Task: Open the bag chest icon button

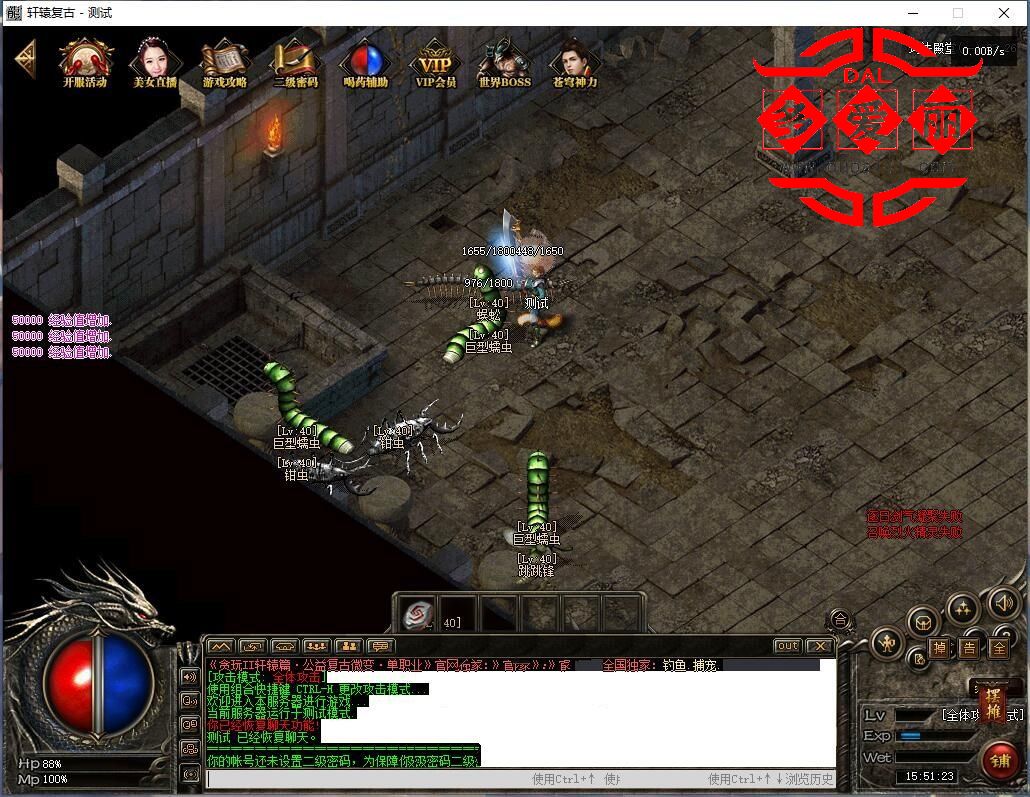Action: [923, 622]
